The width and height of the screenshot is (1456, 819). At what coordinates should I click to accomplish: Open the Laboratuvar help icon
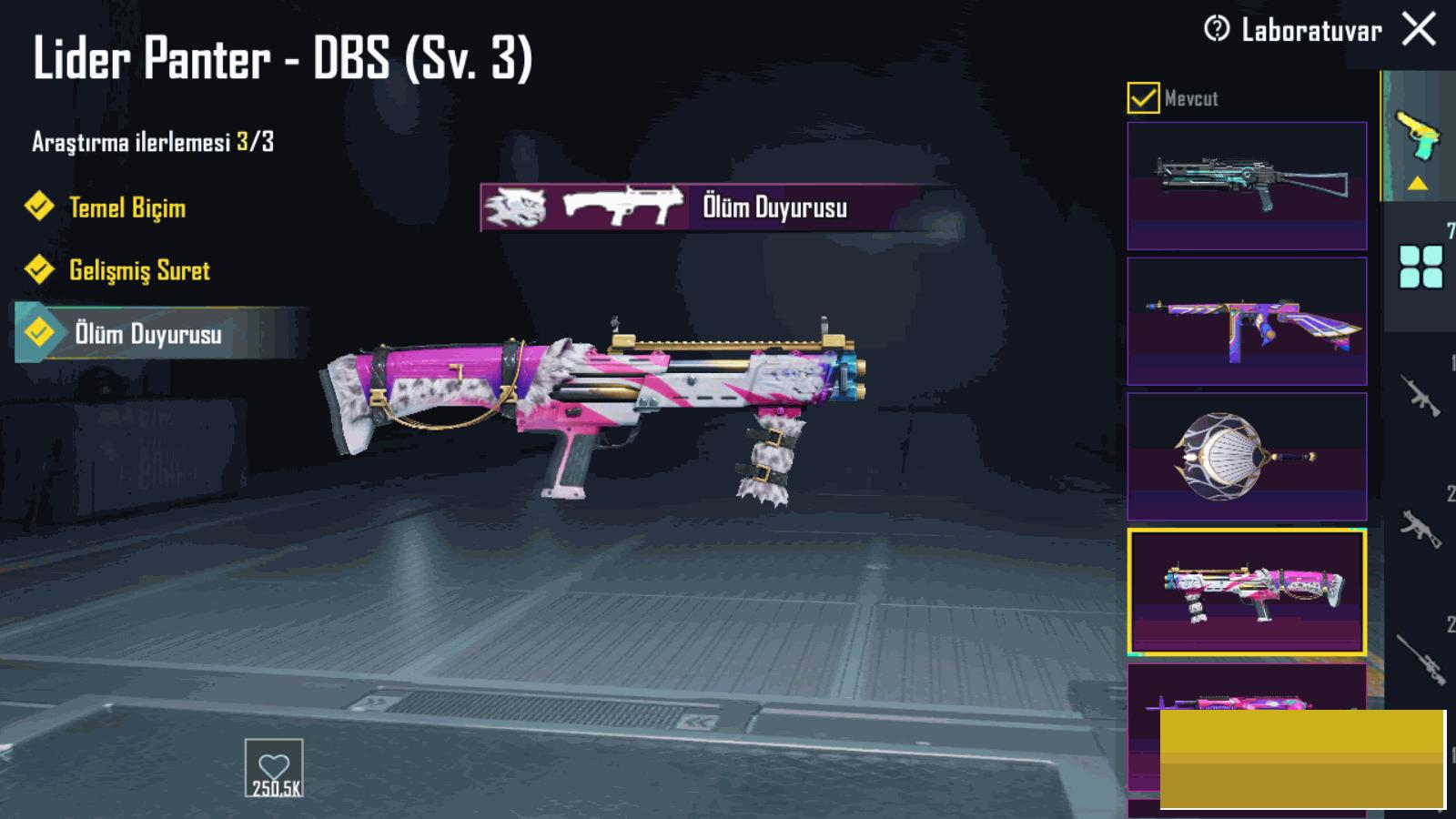(x=1216, y=29)
